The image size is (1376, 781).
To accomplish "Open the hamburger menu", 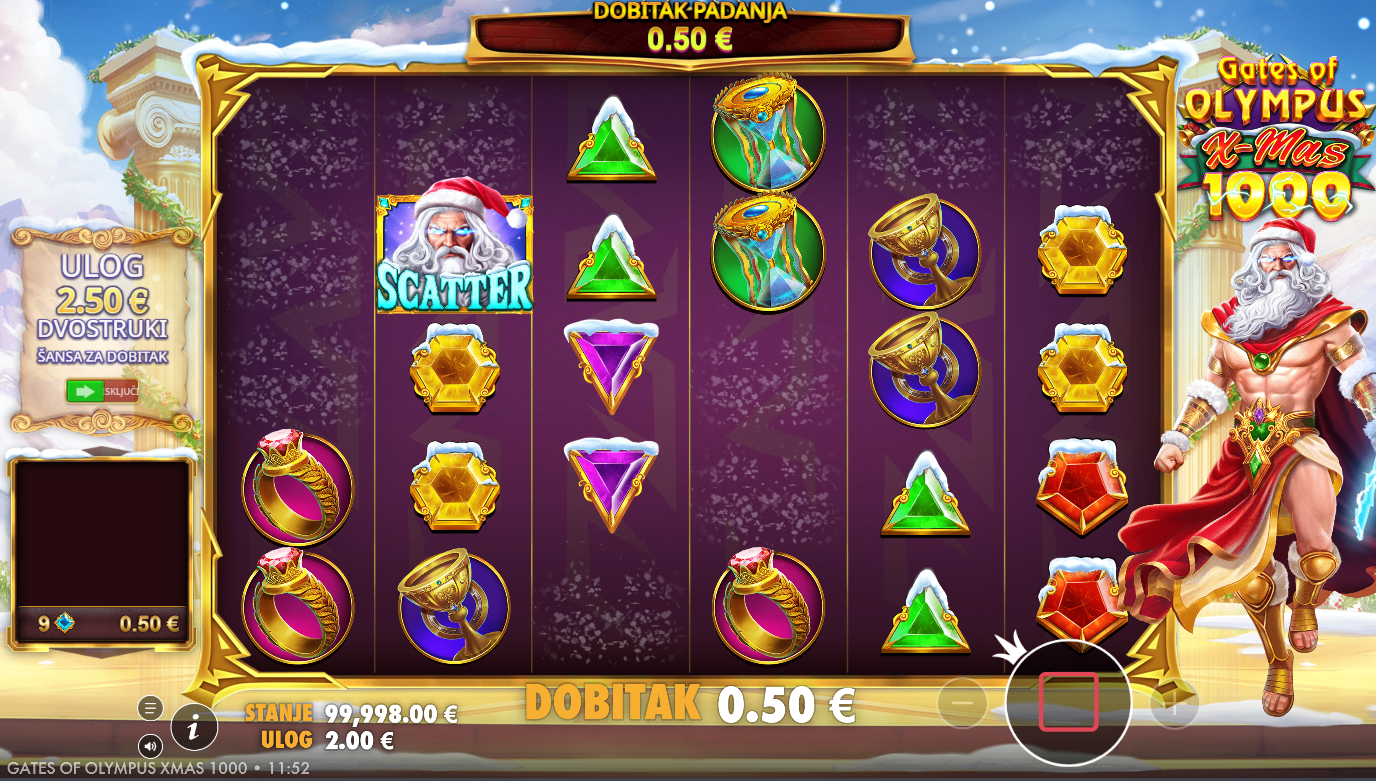I will (150, 708).
